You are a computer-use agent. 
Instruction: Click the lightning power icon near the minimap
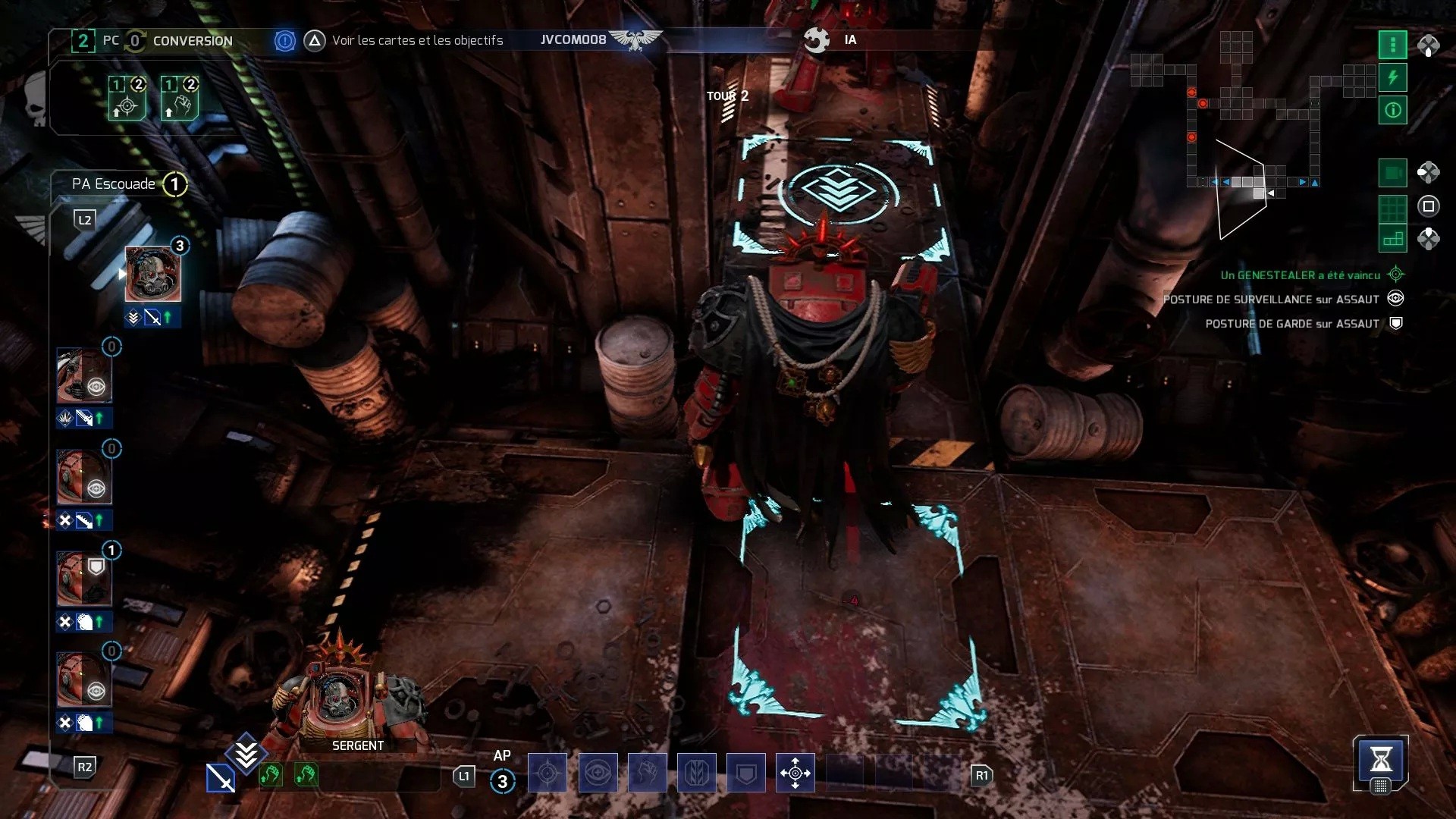pyautogui.click(x=1393, y=77)
